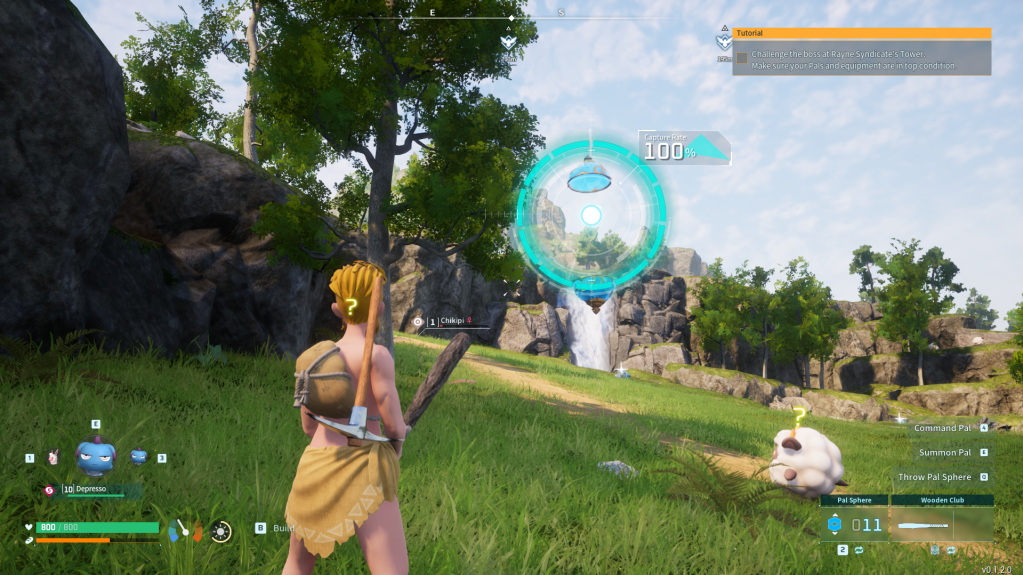Select the small blue Pal on the right
The width and height of the screenshot is (1023, 575).
point(139,457)
